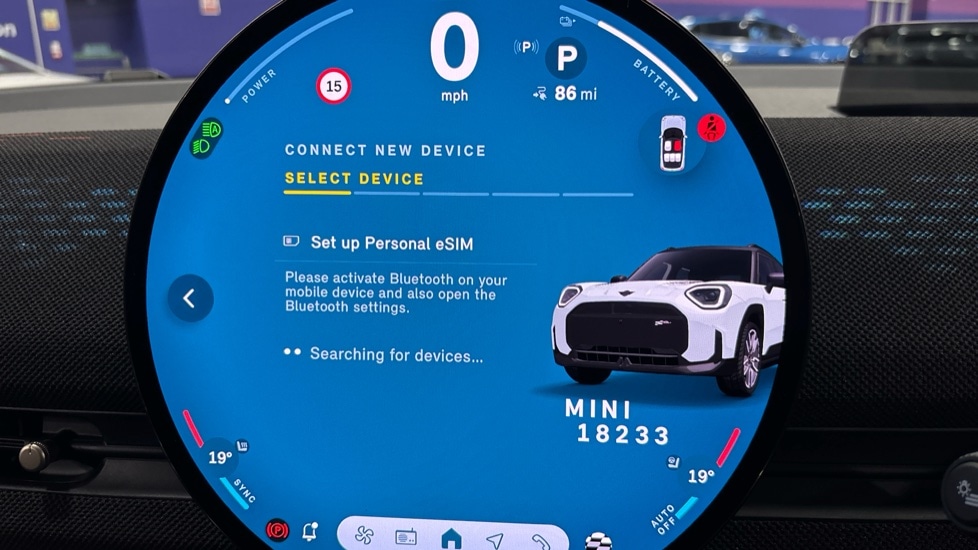Open navigation with the arrow icon

495,540
